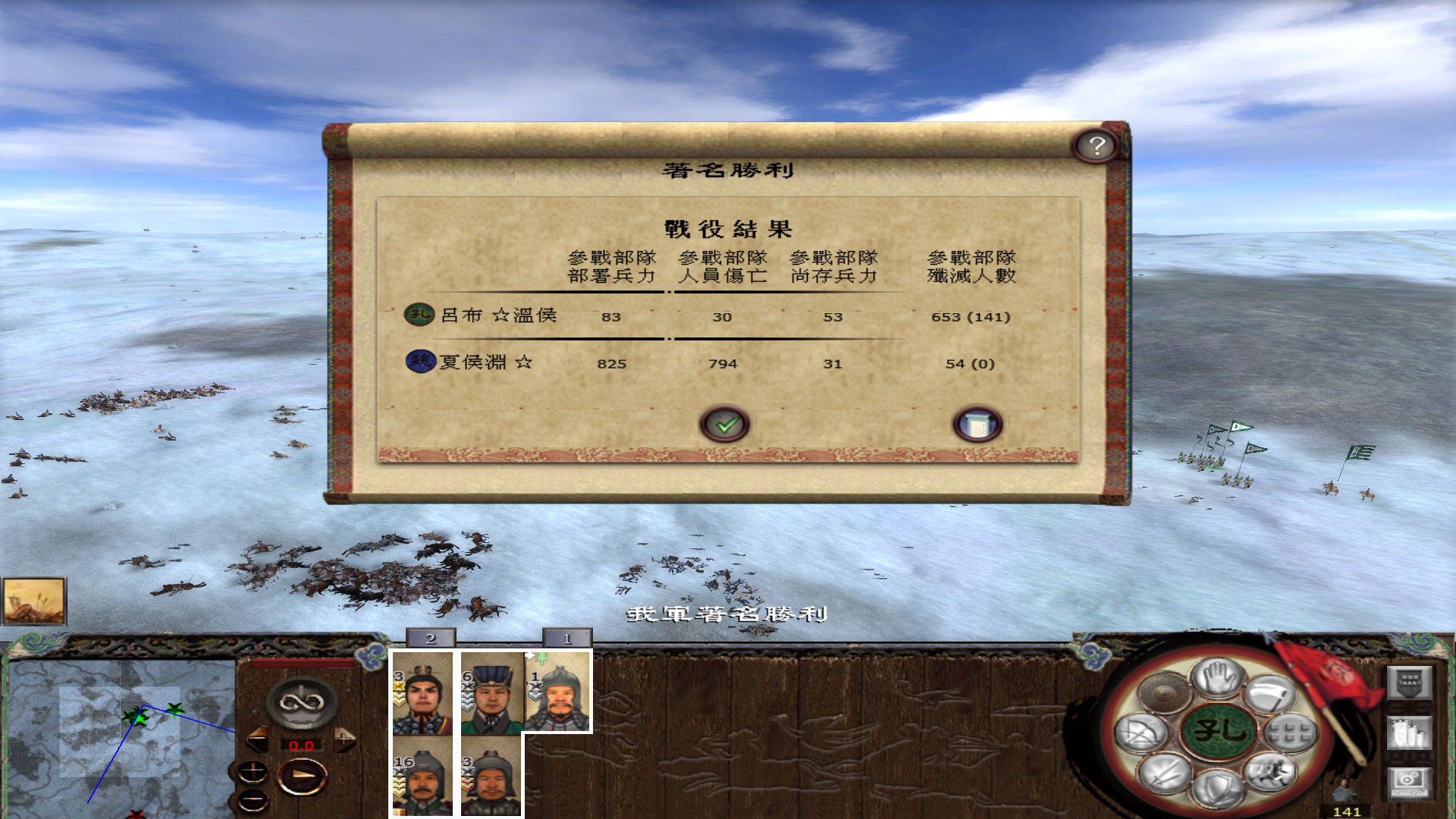Open the battle details scroll button
This screenshot has width=1456, height=819.
[978, 425]
